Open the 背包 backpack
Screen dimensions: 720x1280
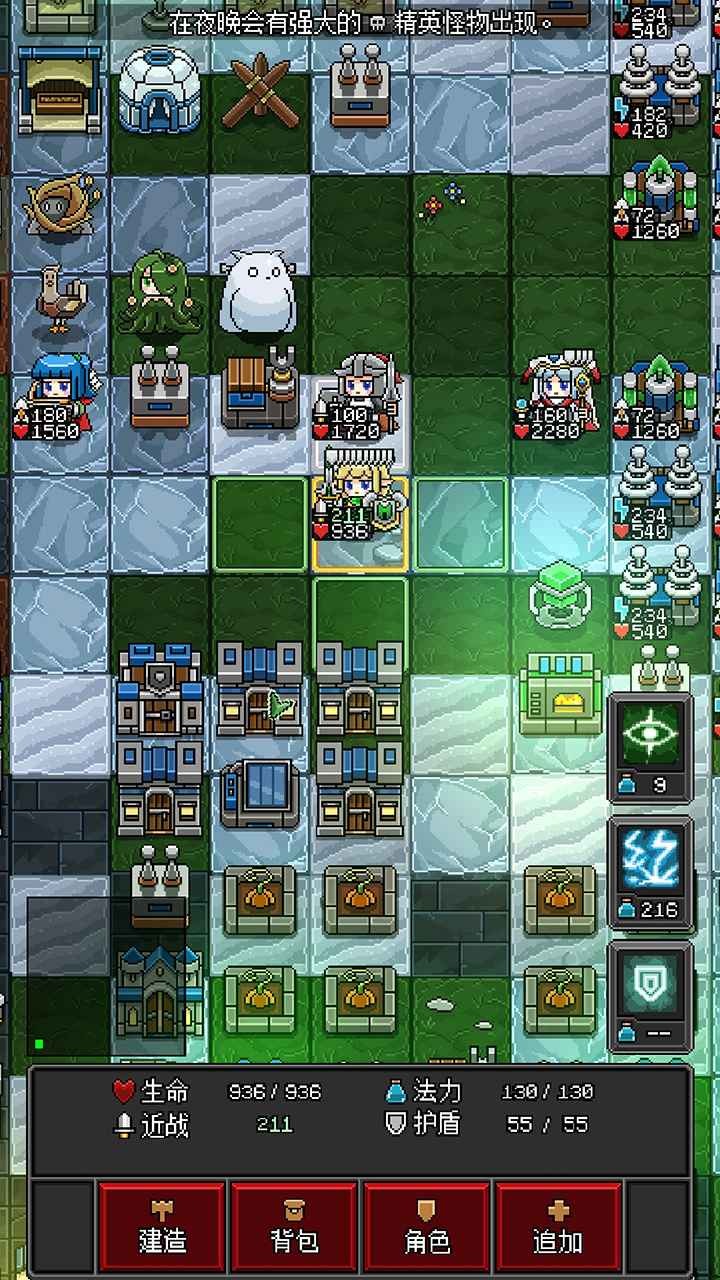(294, 1226)
